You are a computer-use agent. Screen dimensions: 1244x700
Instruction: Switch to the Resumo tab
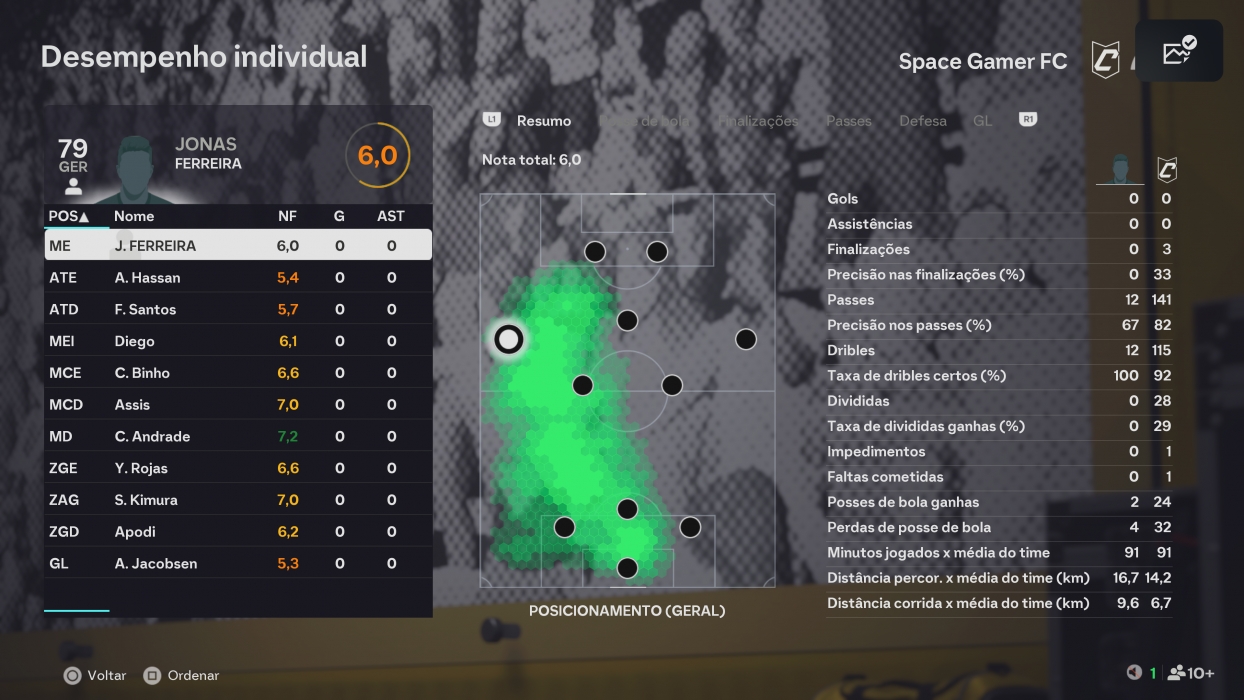tap(543, 121)
